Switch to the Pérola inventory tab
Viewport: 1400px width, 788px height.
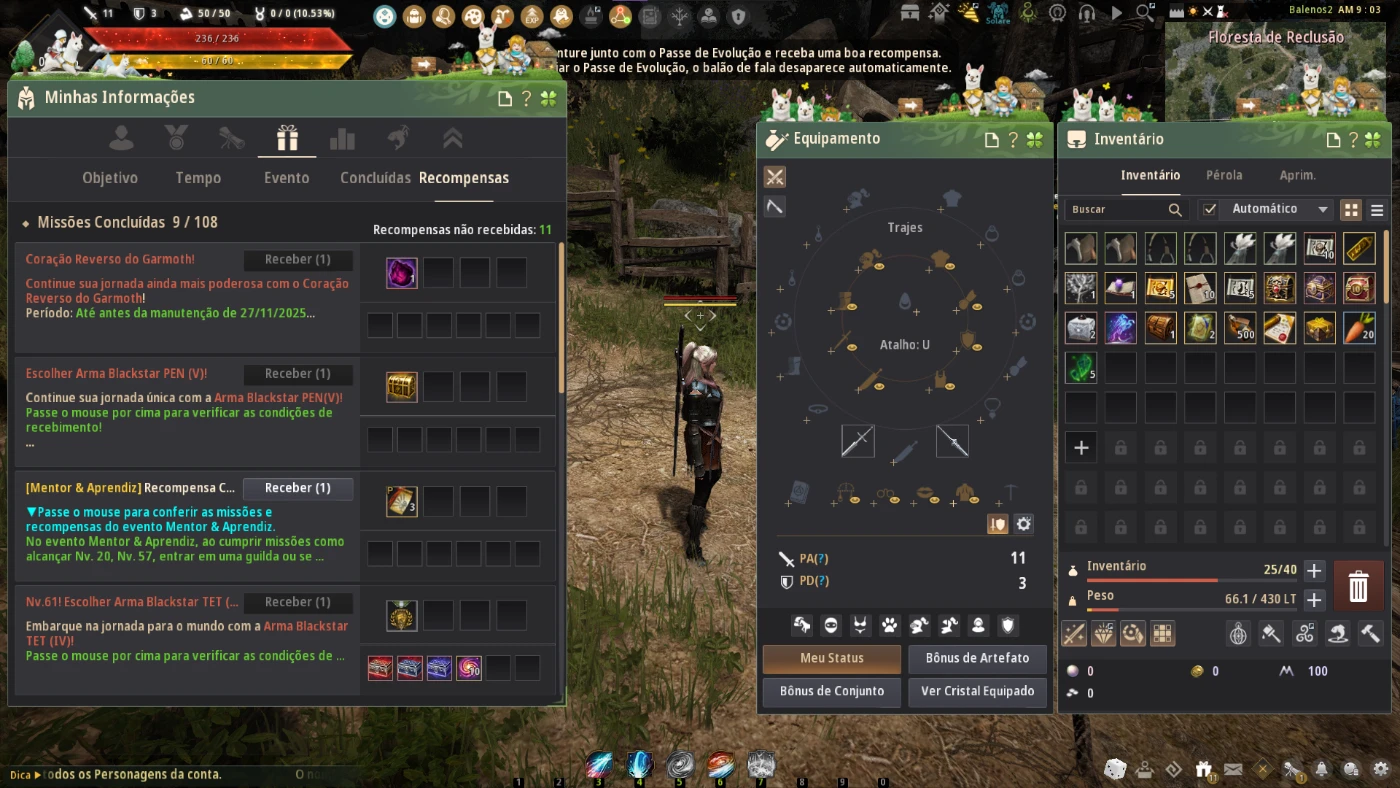[x=1224, y=175]
